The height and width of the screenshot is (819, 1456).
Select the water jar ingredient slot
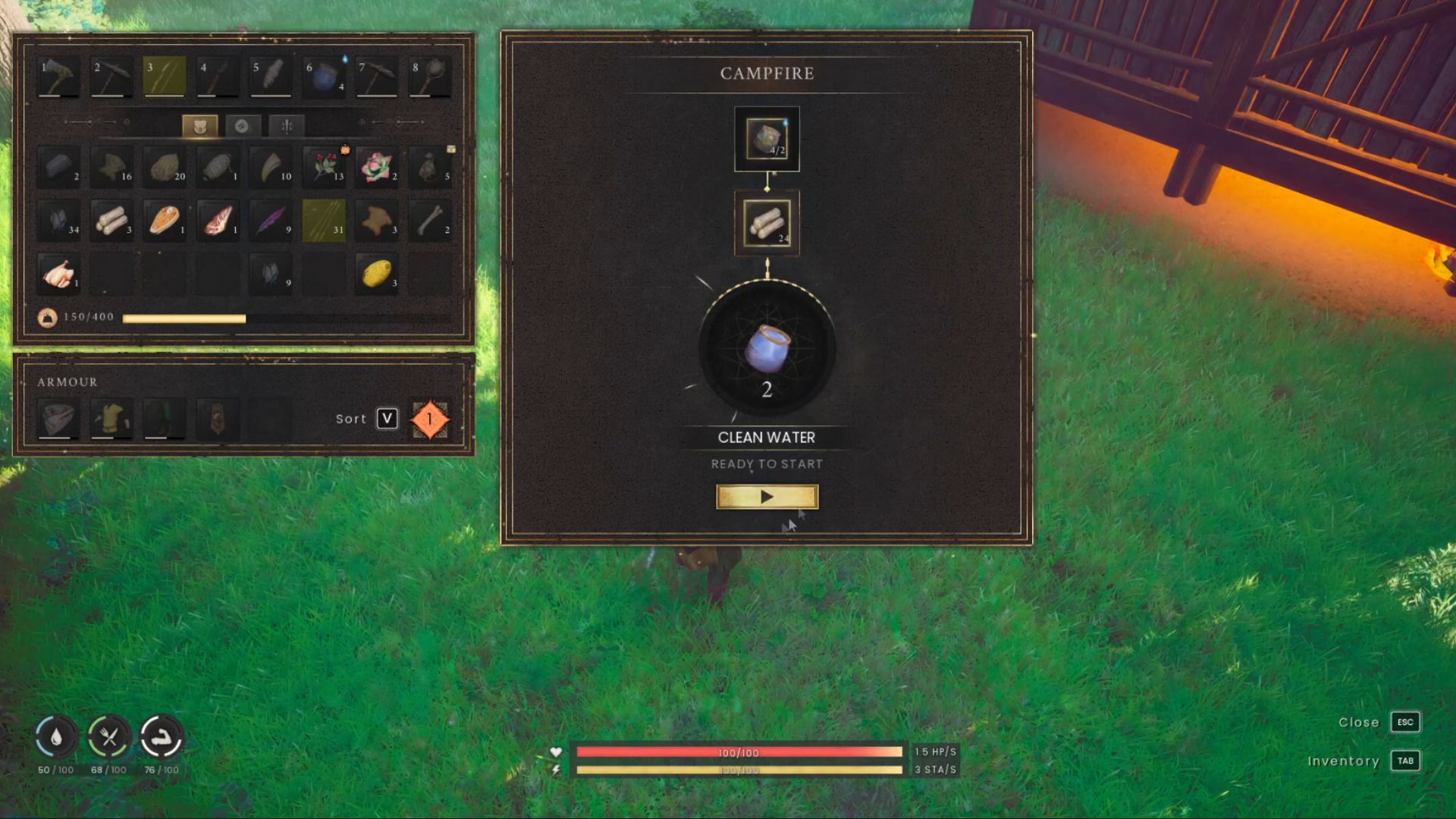[x=767, y=140]
